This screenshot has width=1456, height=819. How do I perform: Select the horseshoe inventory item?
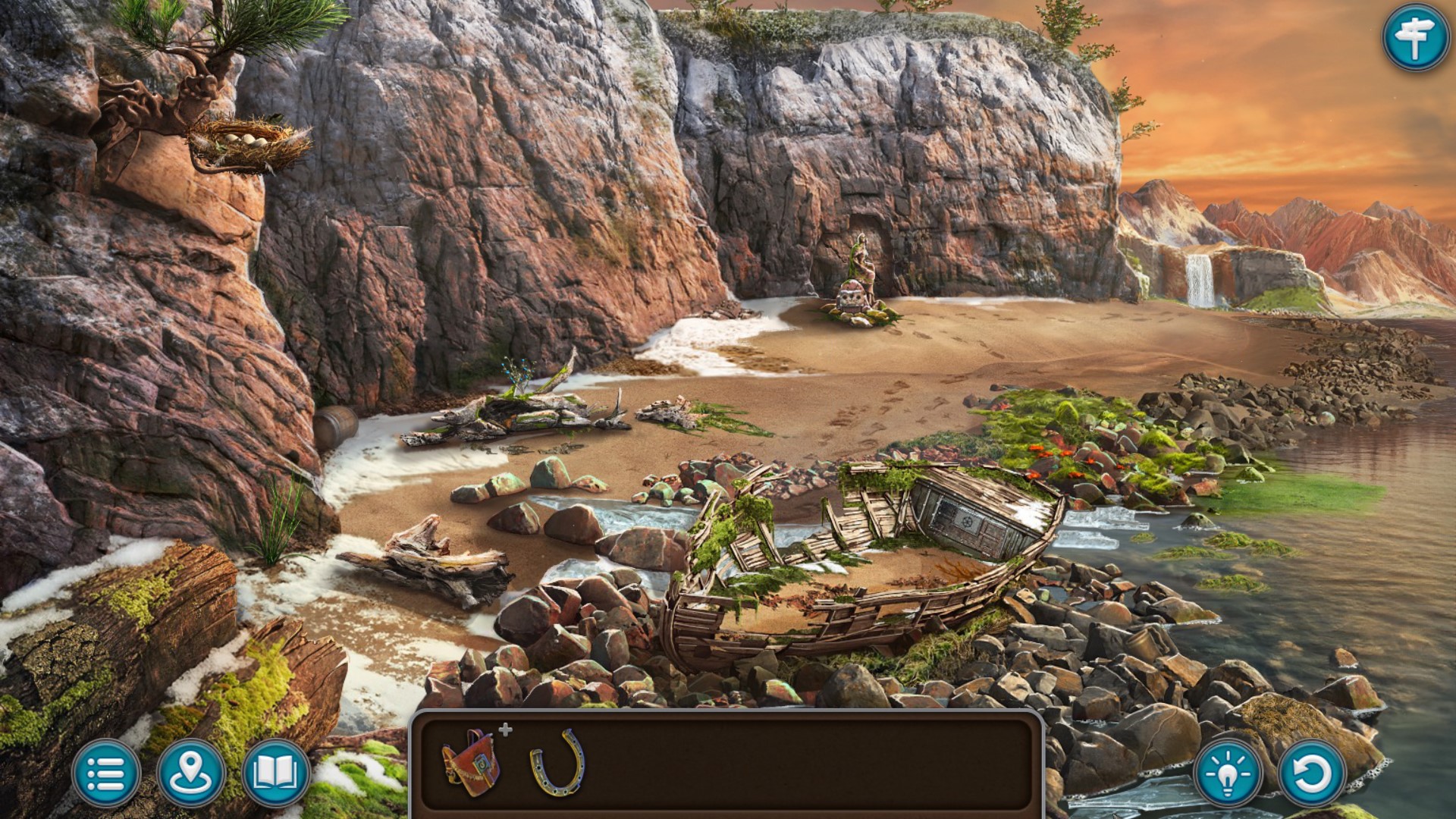(x=558, y=762)
